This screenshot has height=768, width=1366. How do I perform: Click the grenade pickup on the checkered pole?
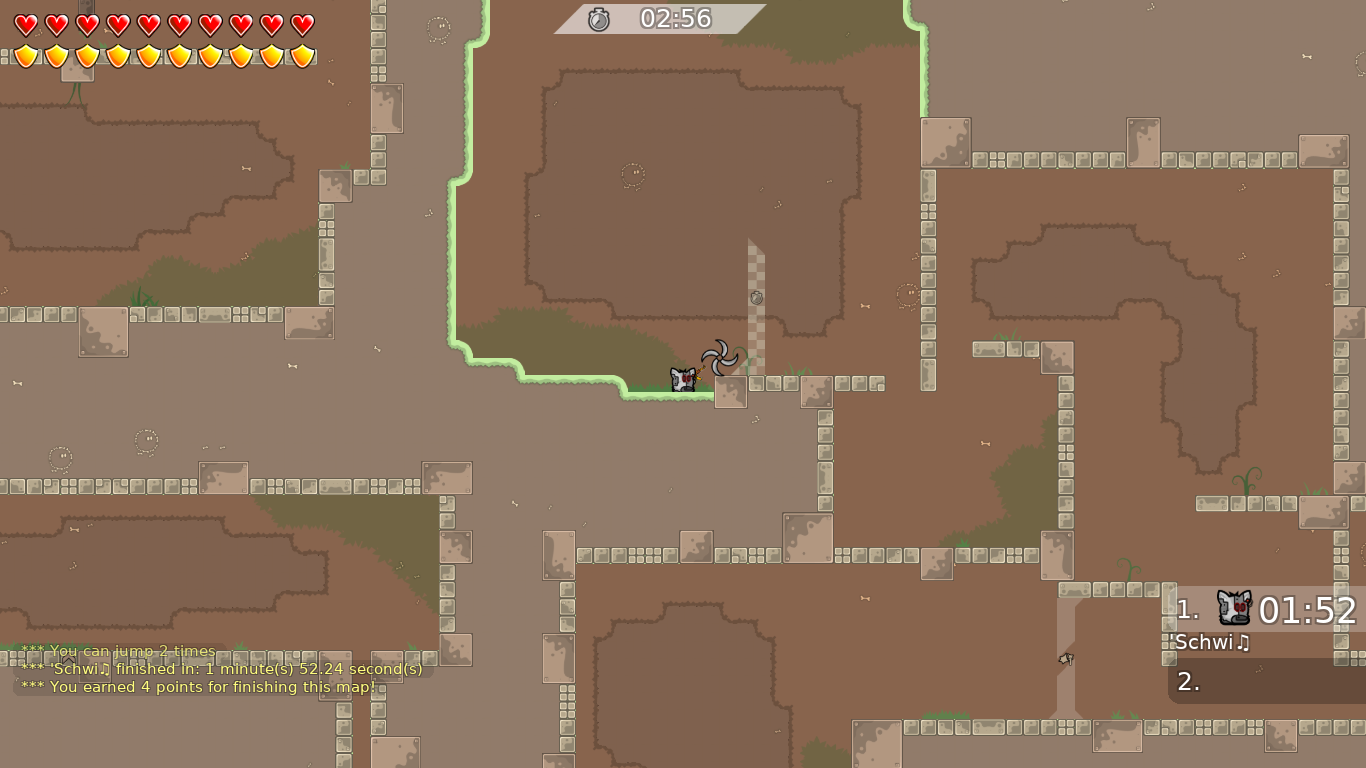click(x=756, y=296)
